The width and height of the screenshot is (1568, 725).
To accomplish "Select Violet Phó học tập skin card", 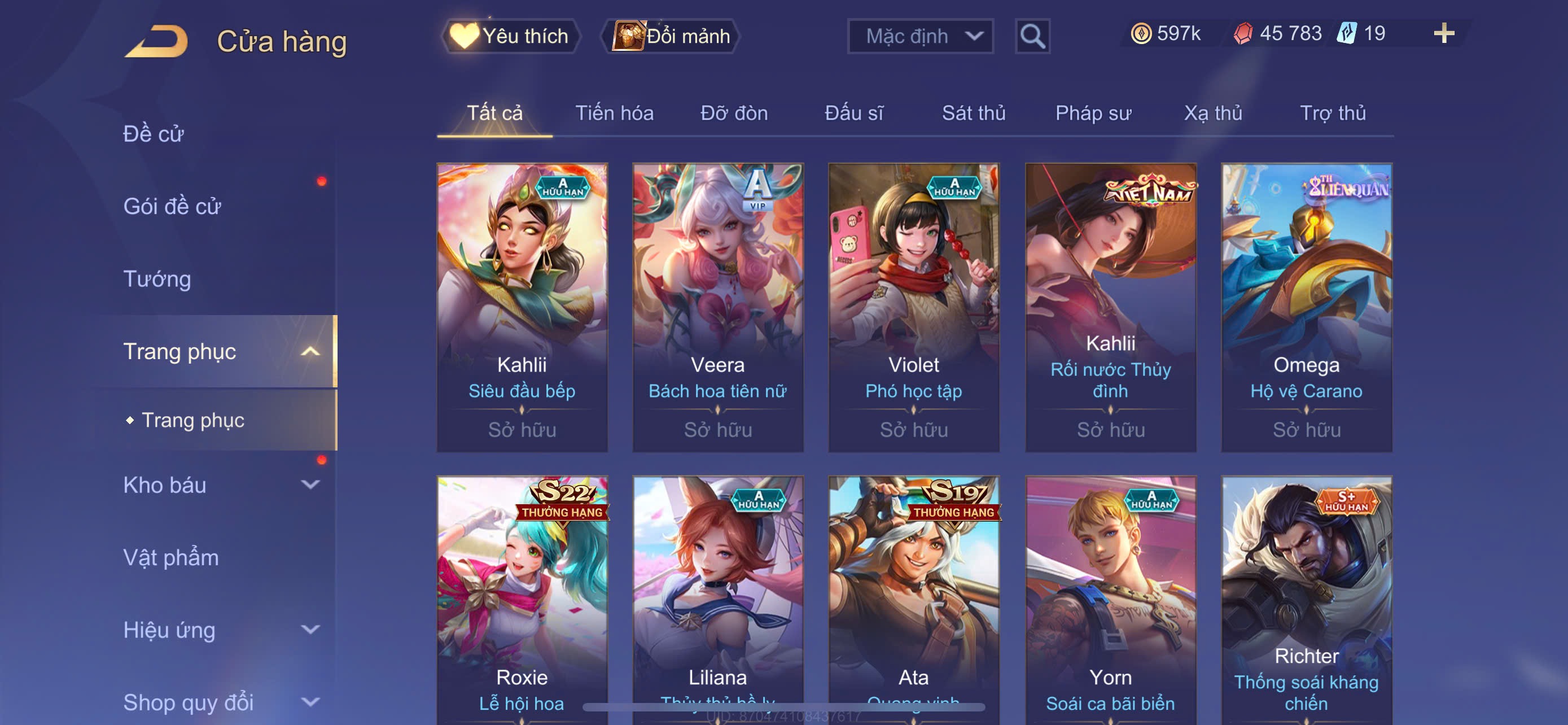I will (914, 307).
